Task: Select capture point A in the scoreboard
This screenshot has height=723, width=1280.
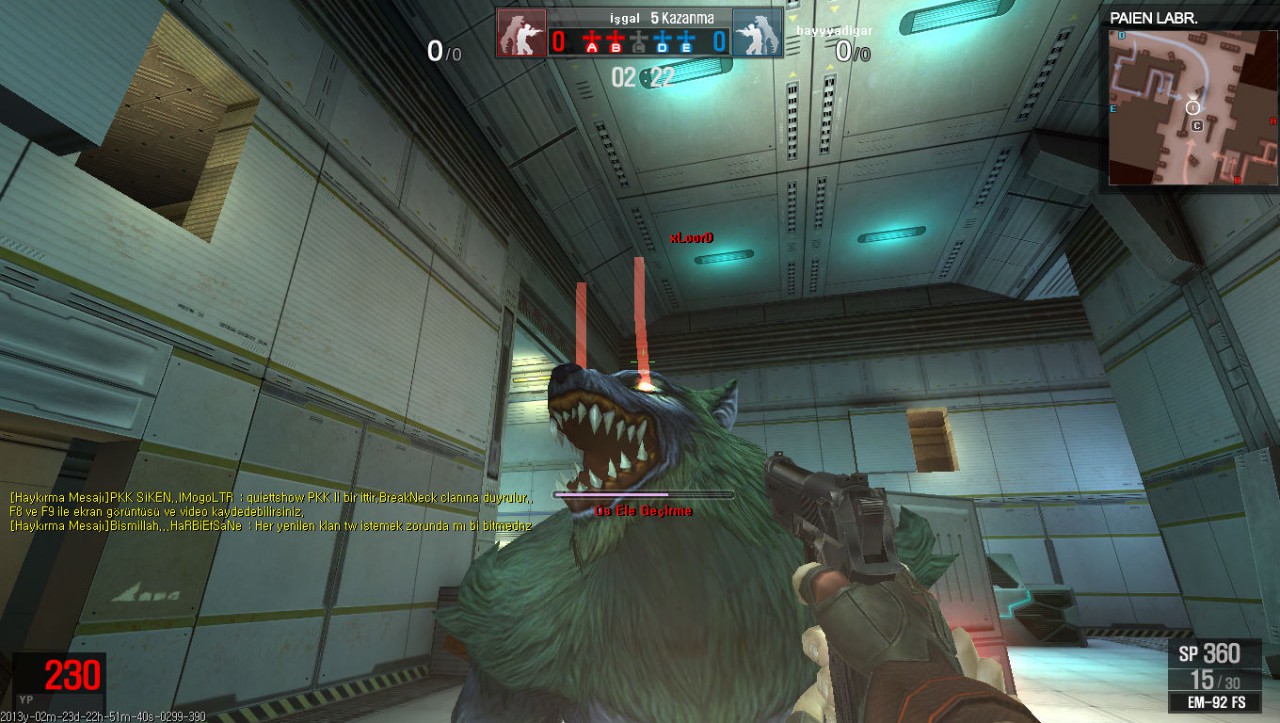Action: (x=591, y=42)
